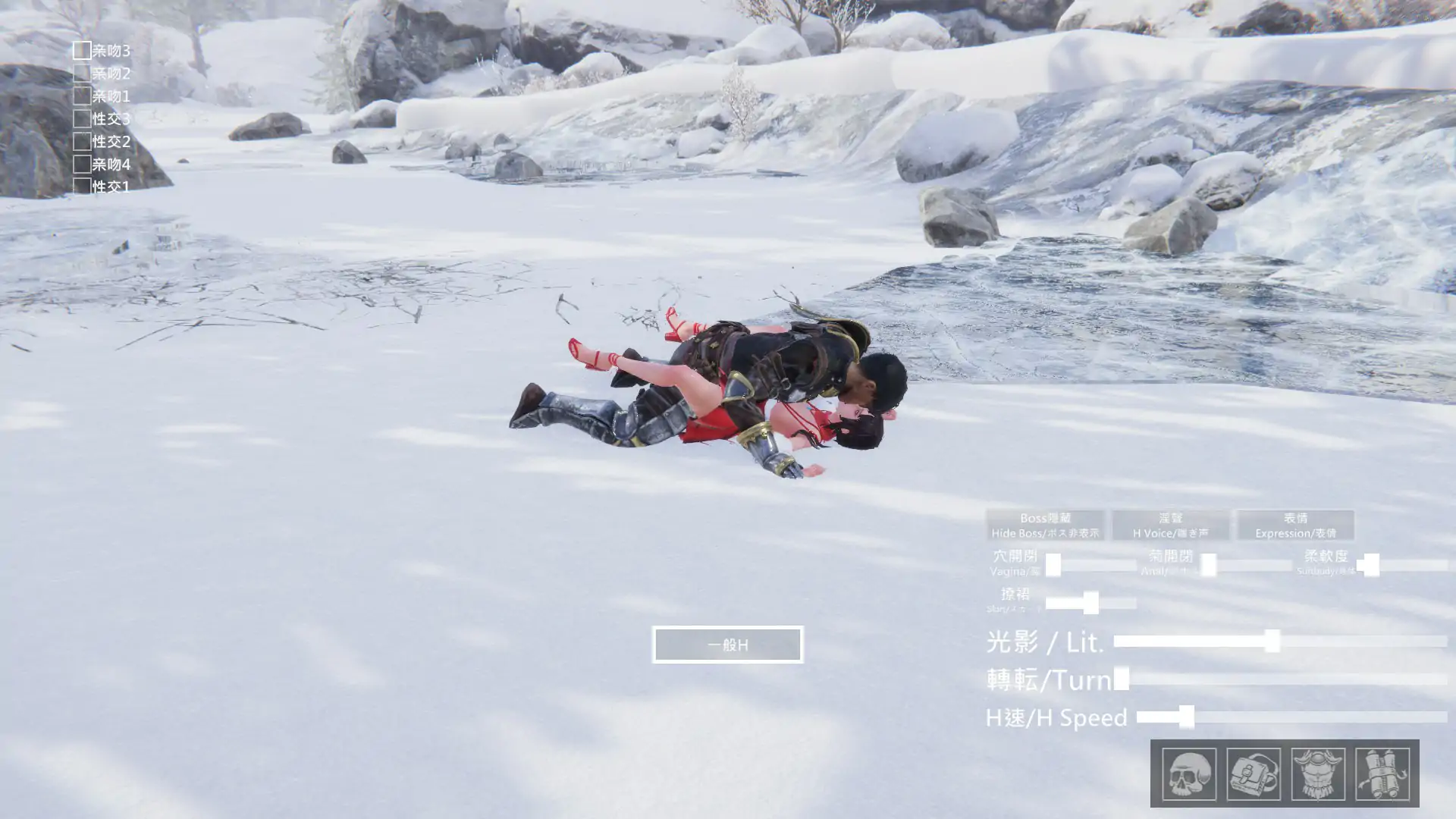Change the Skirt 撩裙 slider value
The height and width of the screenshot is (819, 1456).
[x=1092, y=603]
